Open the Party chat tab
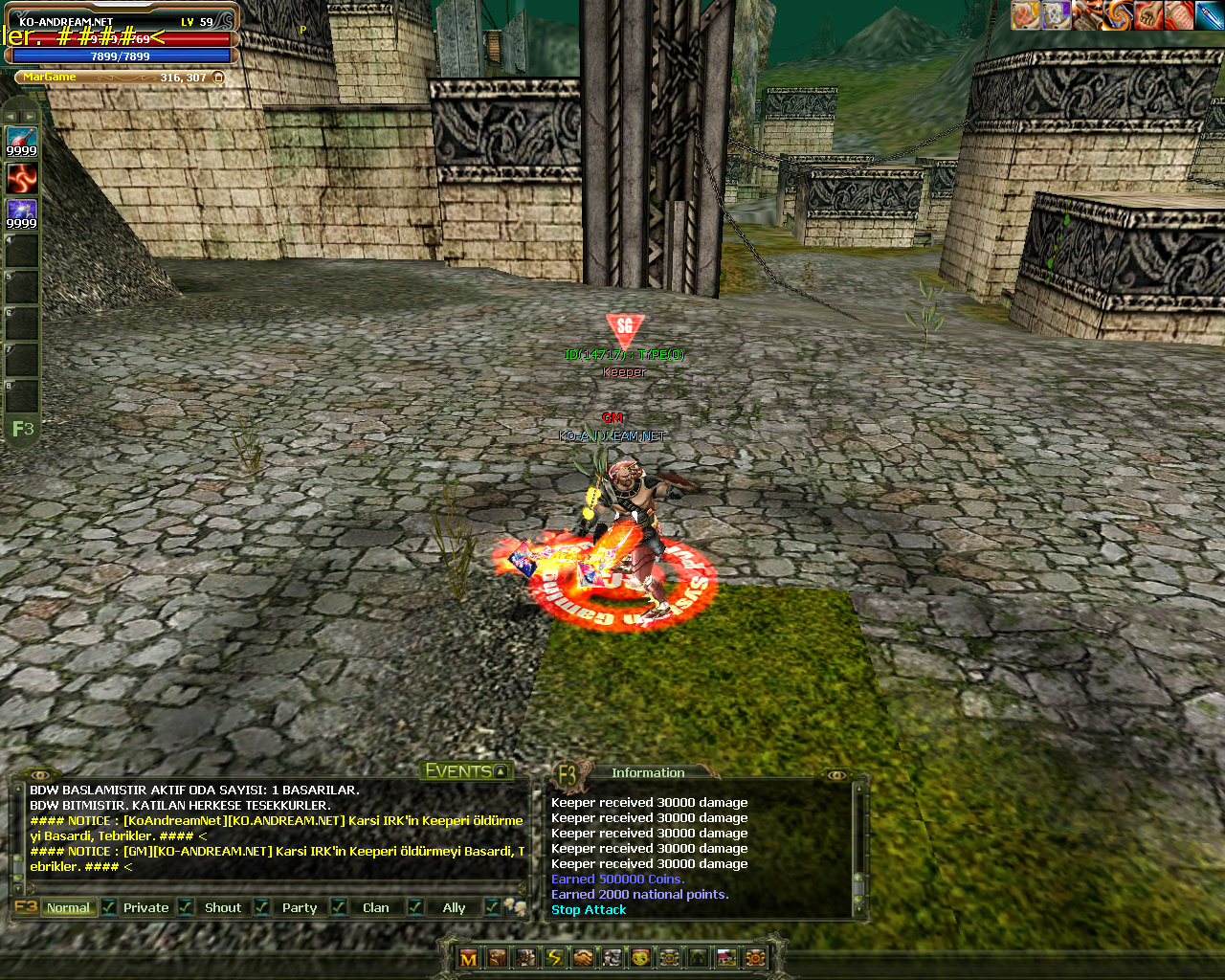This screenshot has width=1225, height=980. point(300,907)
